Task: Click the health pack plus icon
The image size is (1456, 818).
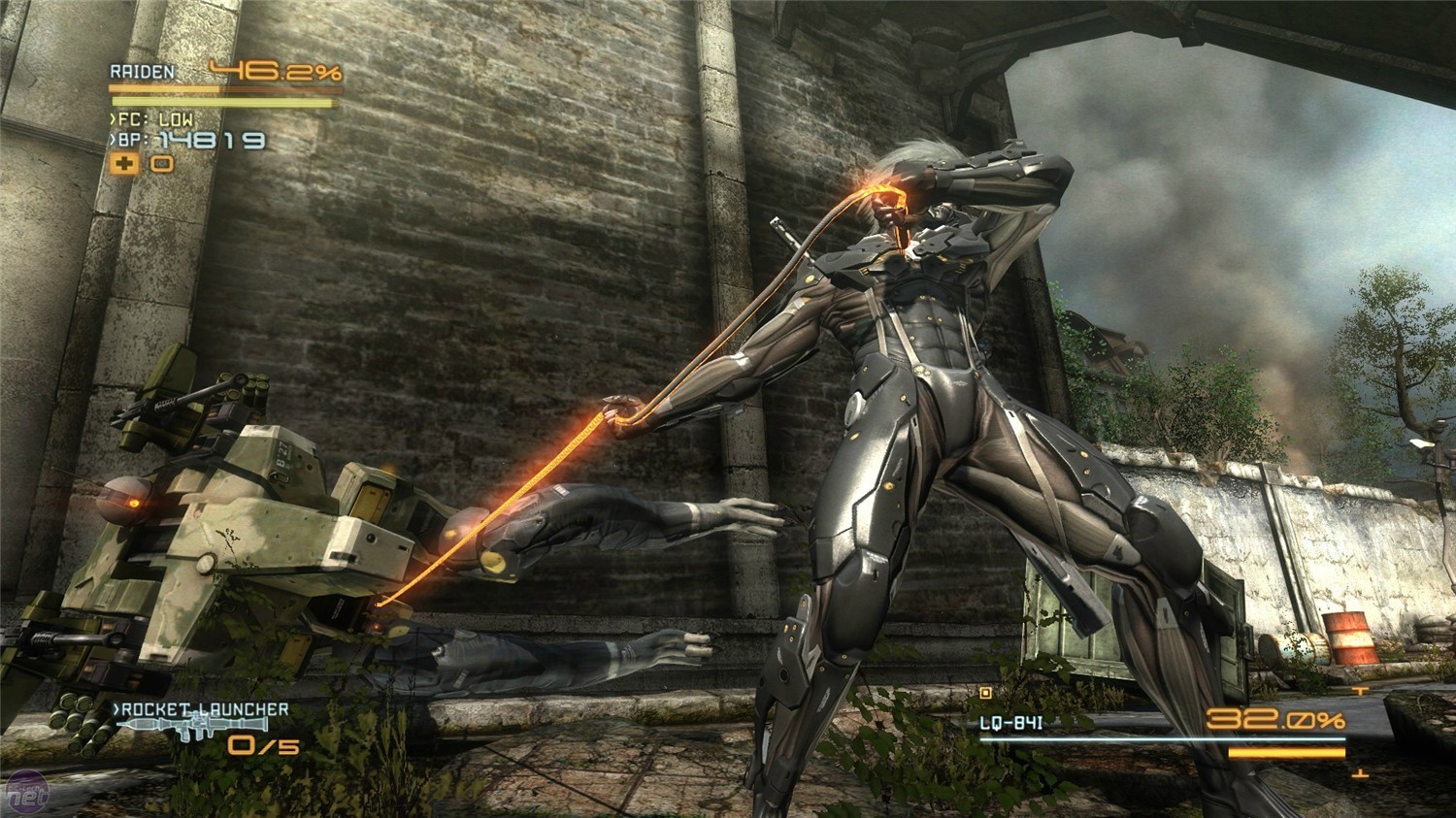Action: click(124, 164)
